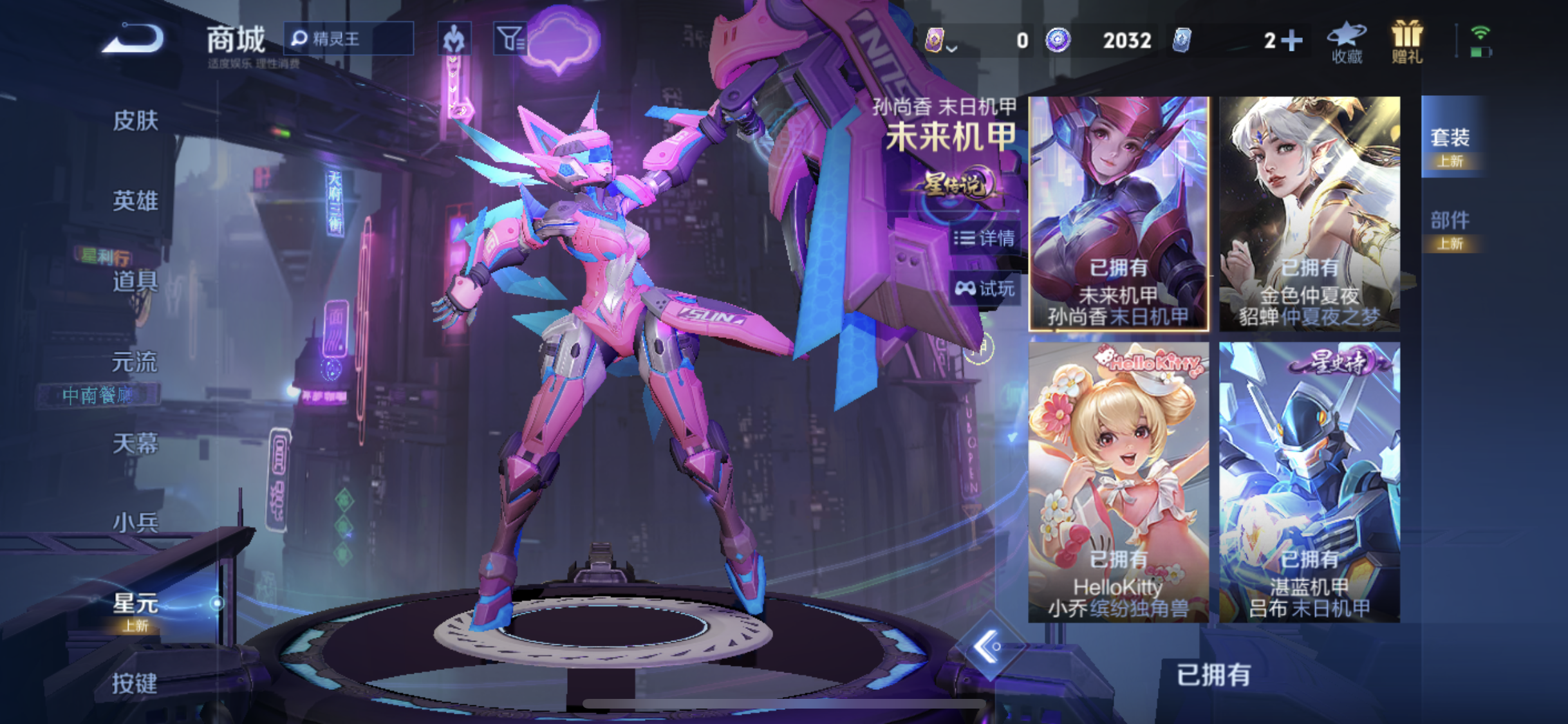The image size is (1568, 724).
Task: Switch to the 小兵 category
Action: [x=135, y=523]
